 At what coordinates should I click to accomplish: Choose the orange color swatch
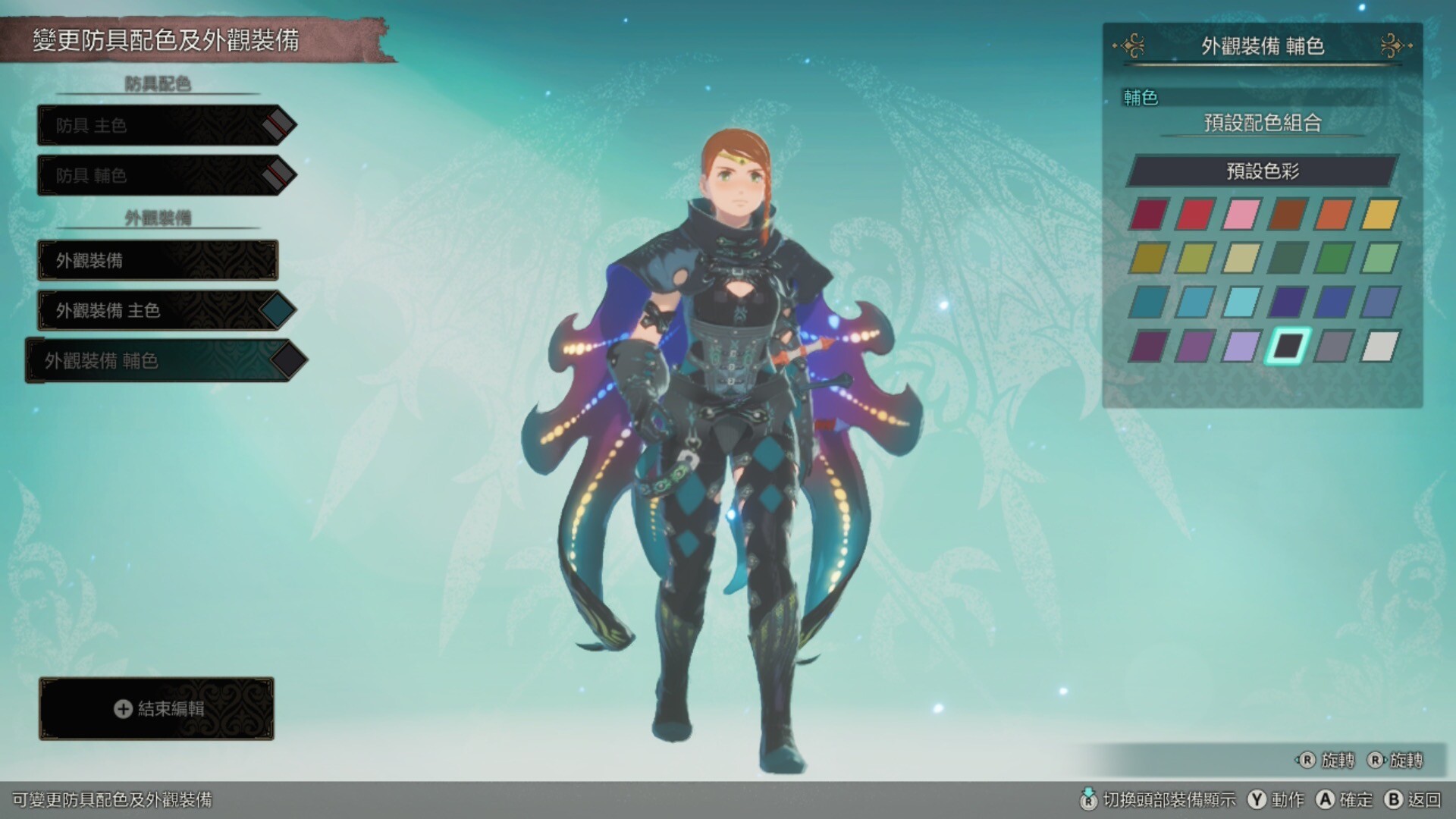1333,215
